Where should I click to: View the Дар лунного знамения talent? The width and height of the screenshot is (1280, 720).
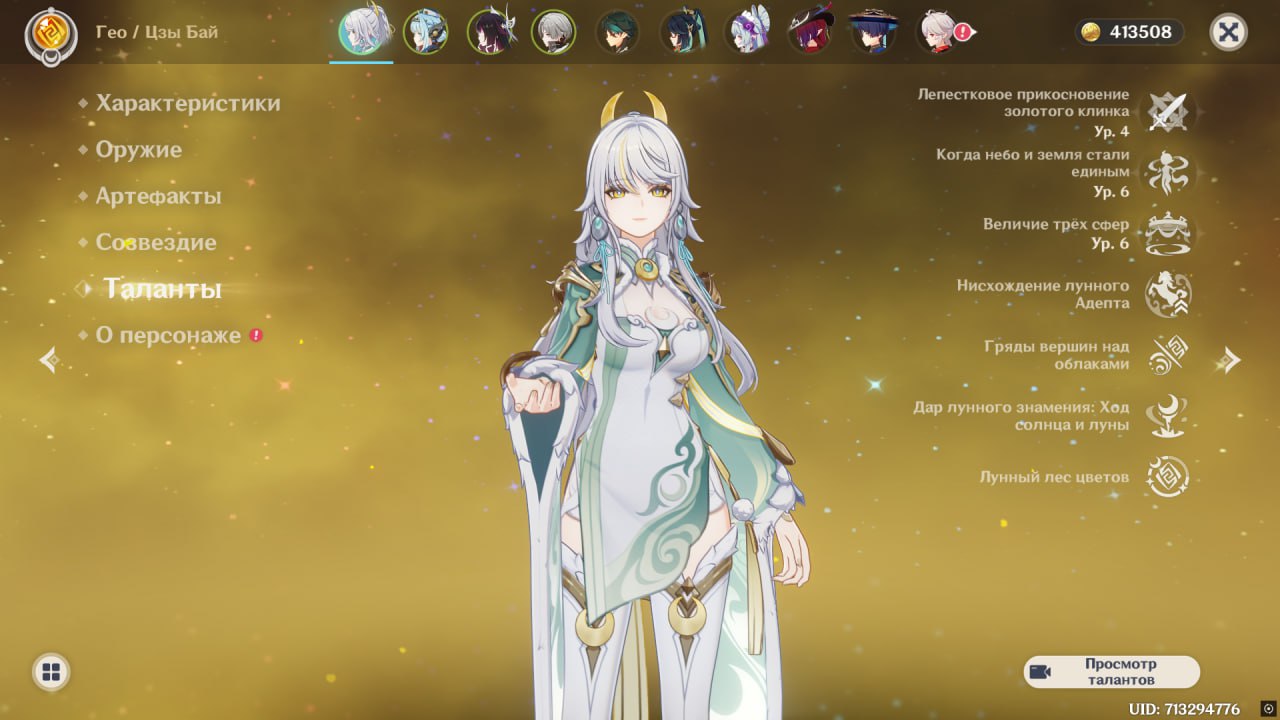pos(1167,416)
